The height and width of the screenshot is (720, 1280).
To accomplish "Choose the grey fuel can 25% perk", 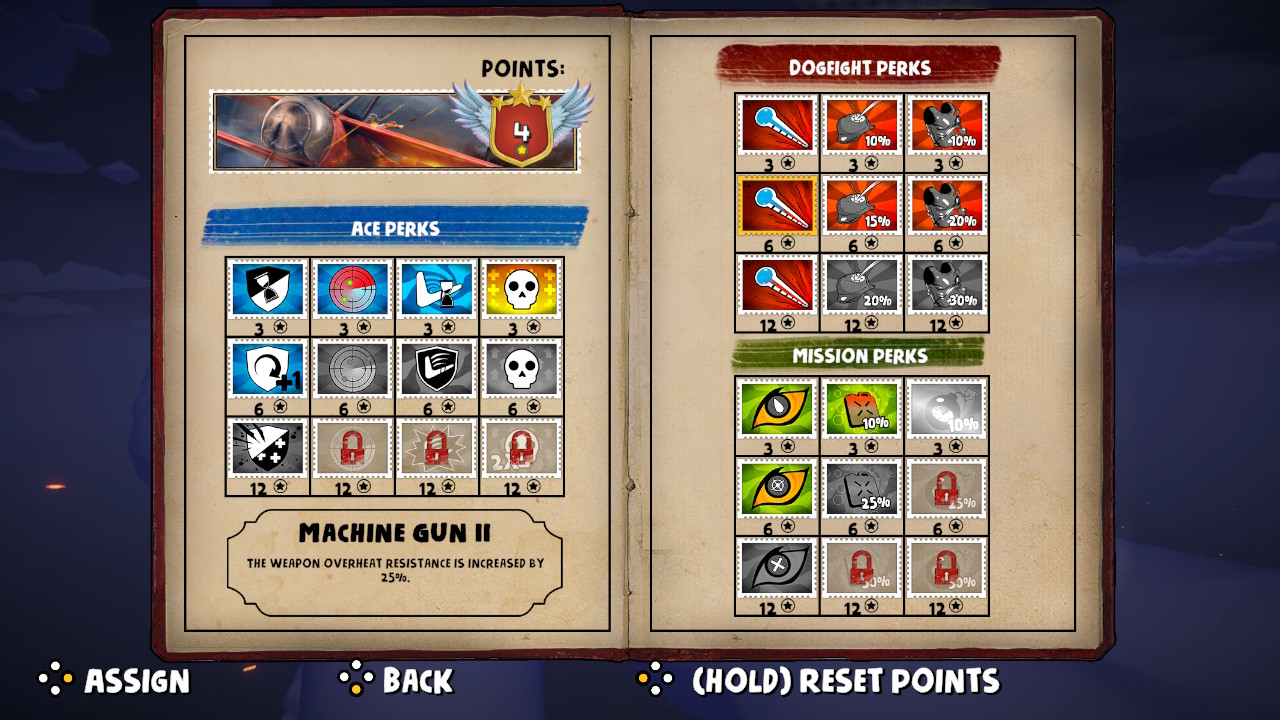I will [x=862, y=488].
